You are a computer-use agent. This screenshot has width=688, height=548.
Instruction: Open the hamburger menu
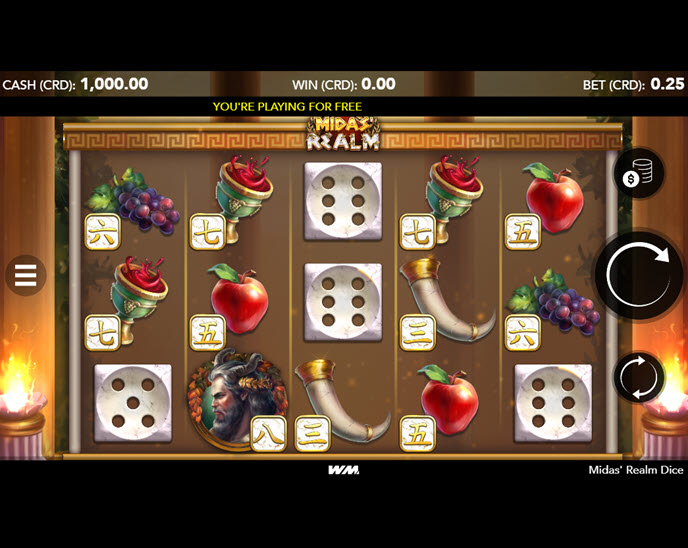26,274
